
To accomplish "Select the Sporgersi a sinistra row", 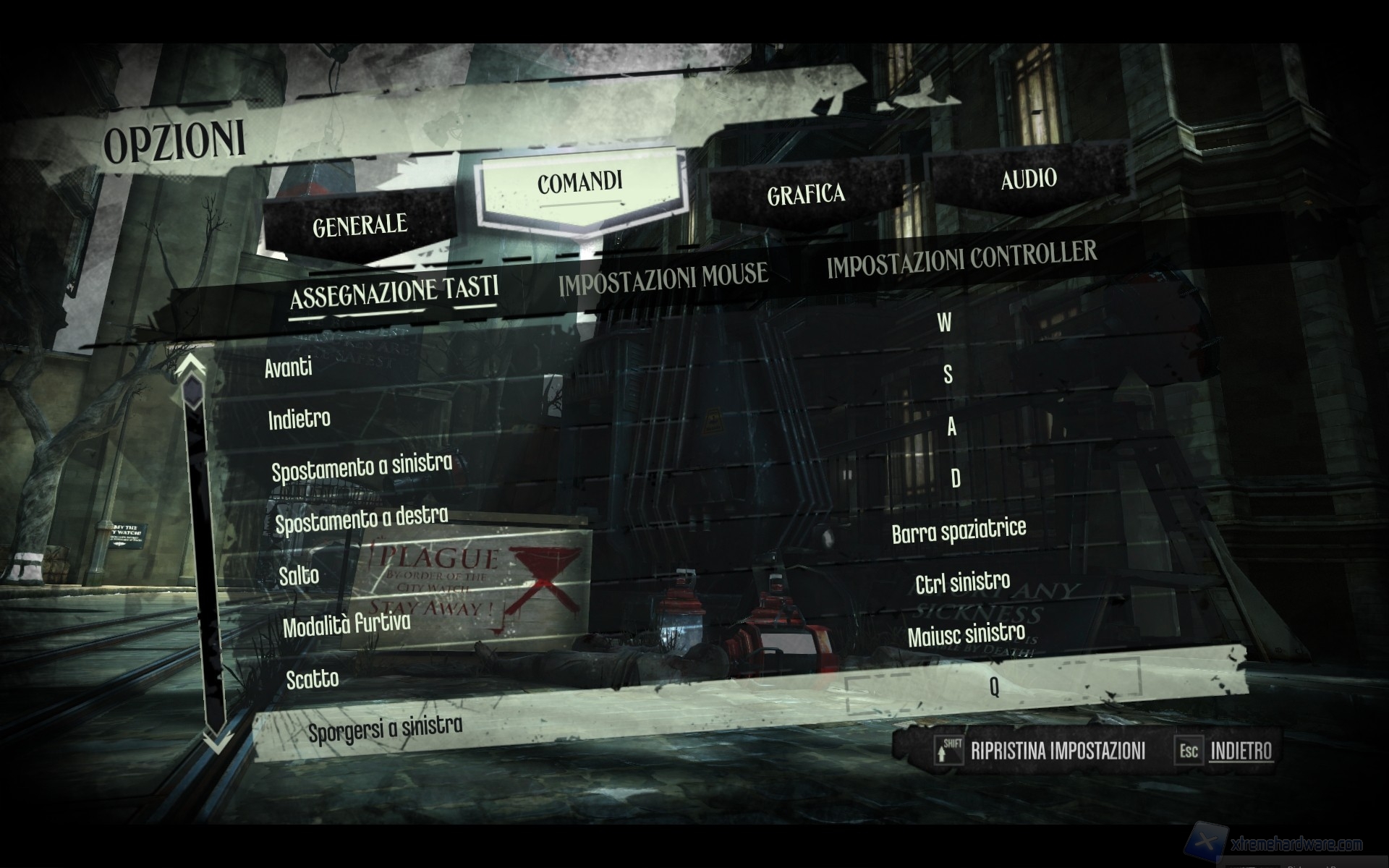I will [386, 728].
